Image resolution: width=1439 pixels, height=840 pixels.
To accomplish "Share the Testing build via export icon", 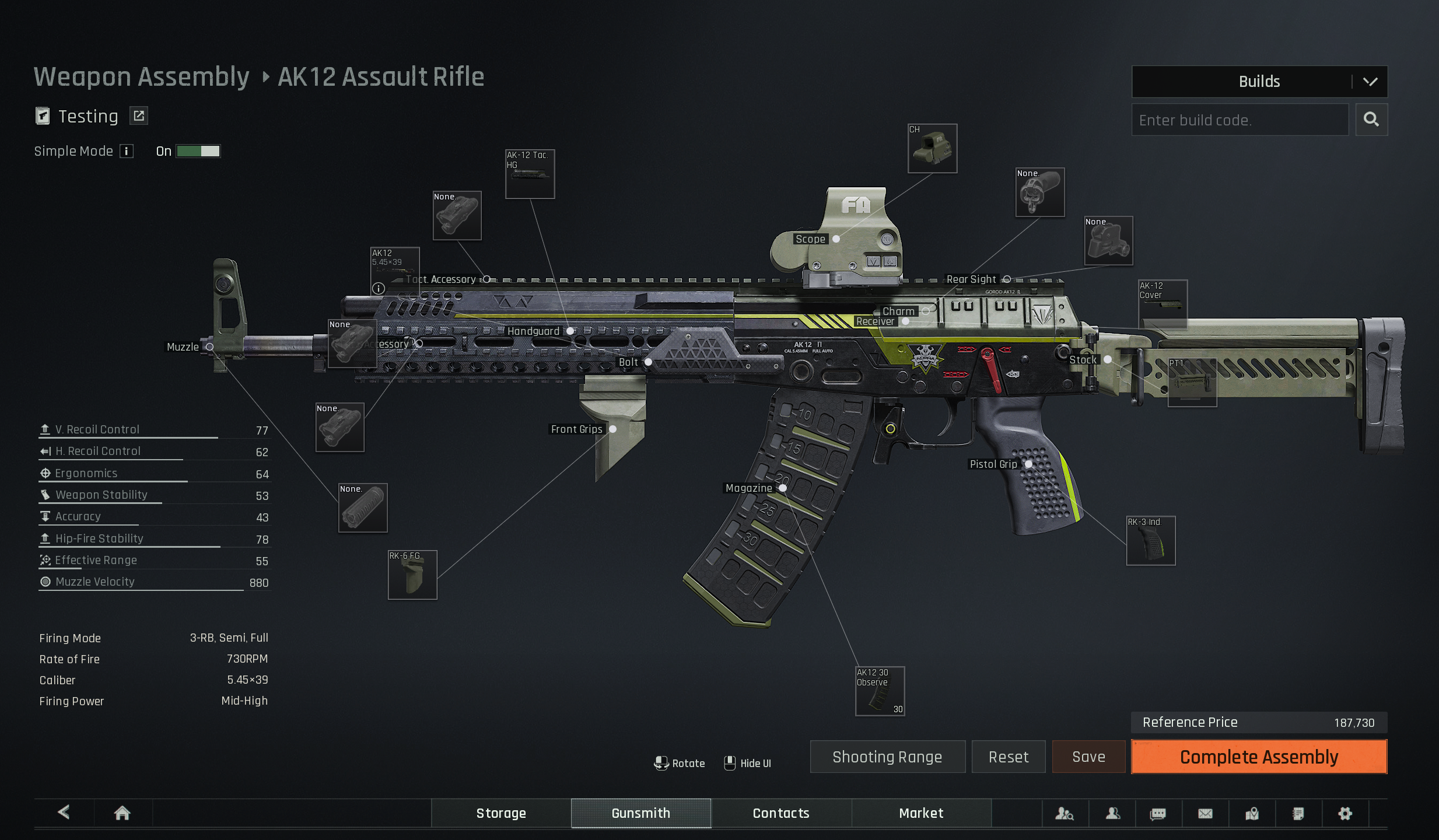I will coord(139,116).
